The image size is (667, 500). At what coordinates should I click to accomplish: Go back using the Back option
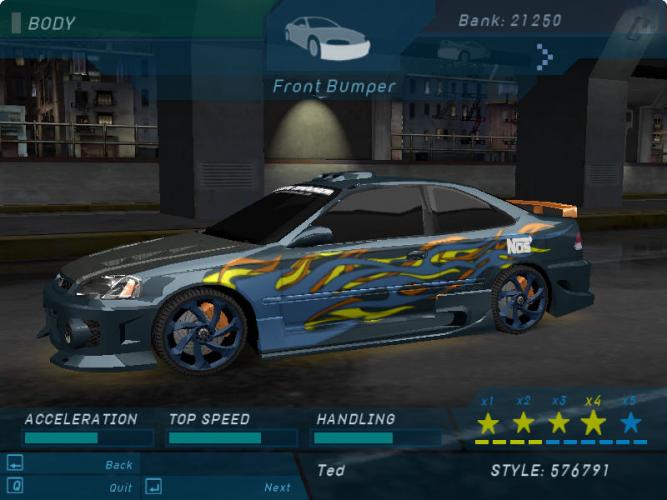(118, 465)
